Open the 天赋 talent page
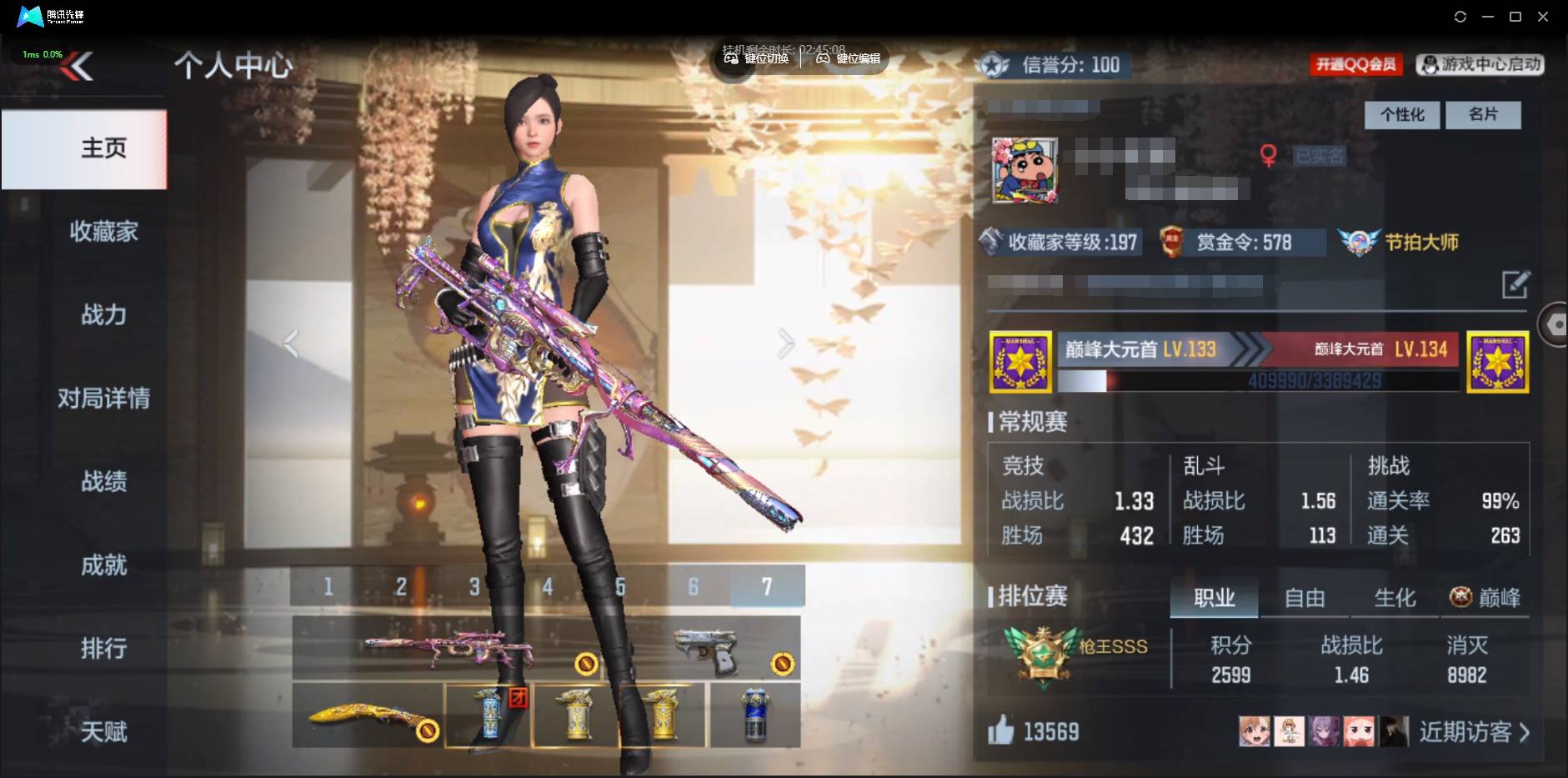 103,731
